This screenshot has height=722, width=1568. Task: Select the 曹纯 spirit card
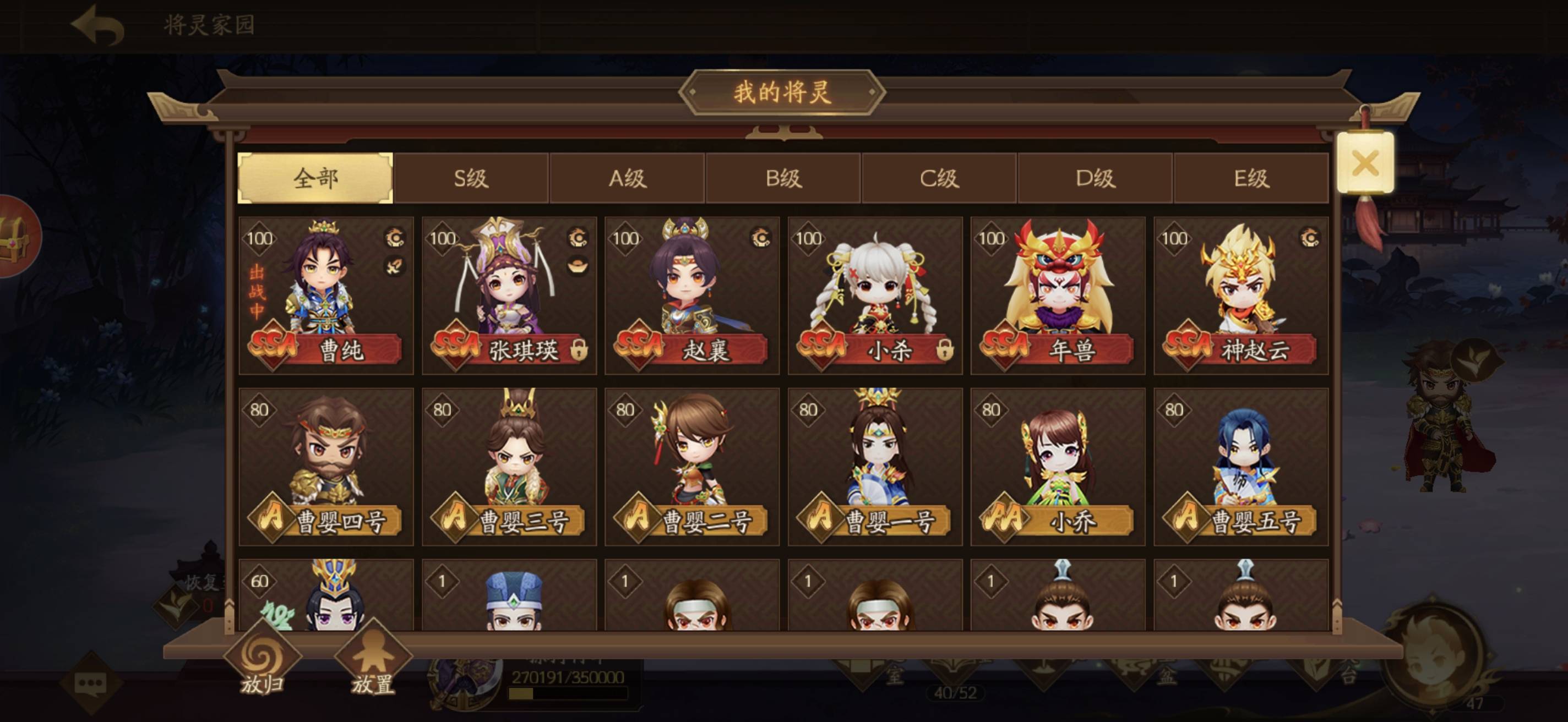pos(326,296)
